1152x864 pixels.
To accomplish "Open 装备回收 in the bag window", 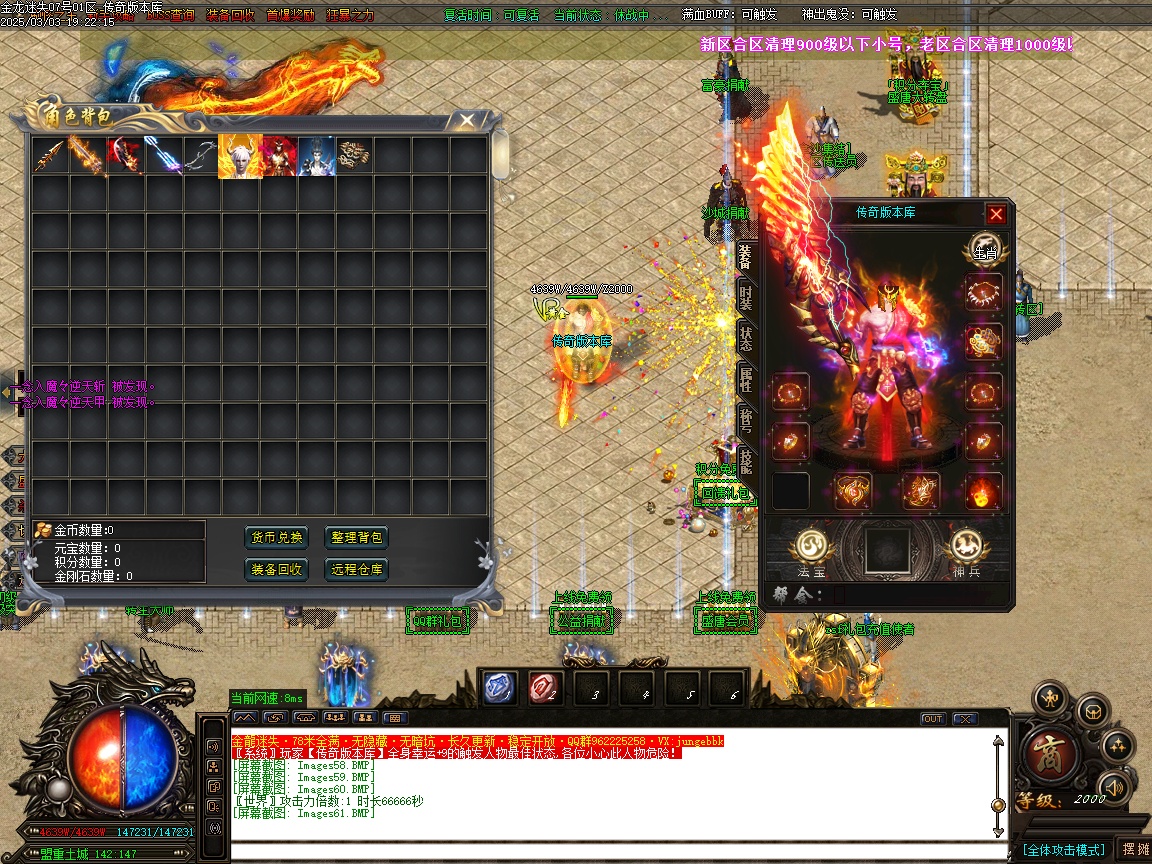I will 276,570.
